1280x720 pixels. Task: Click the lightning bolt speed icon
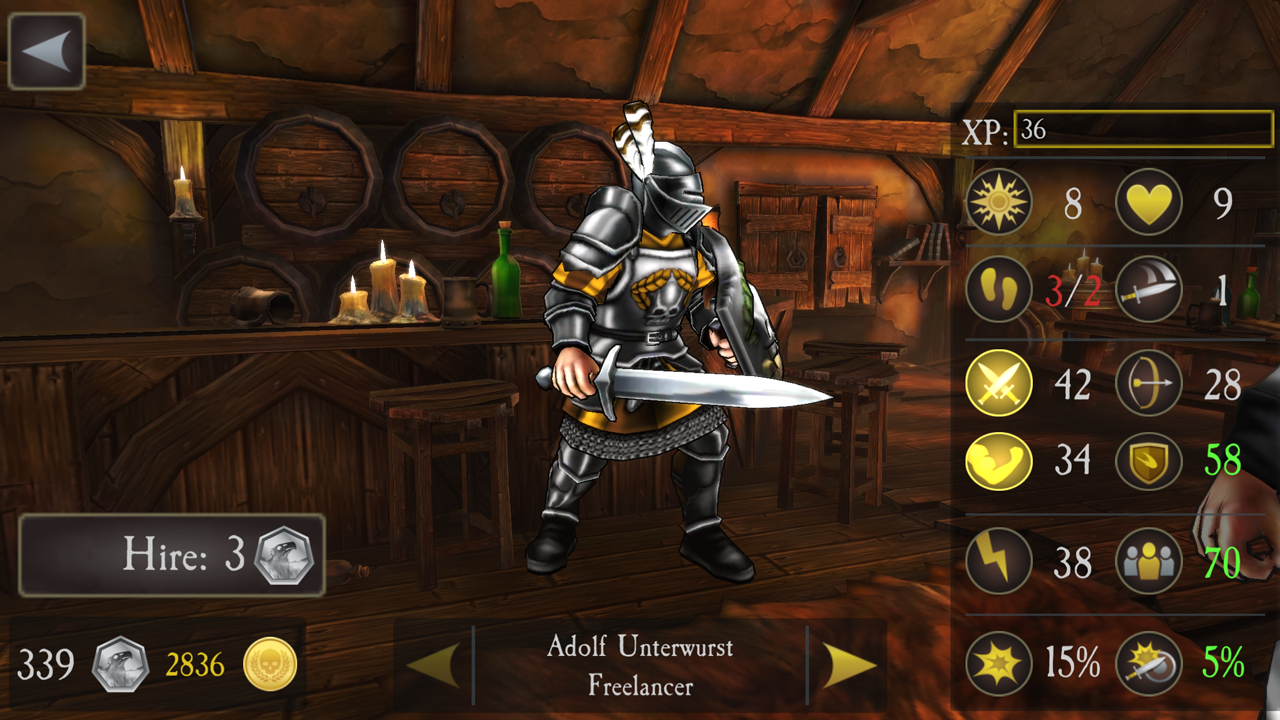point(997,560)
